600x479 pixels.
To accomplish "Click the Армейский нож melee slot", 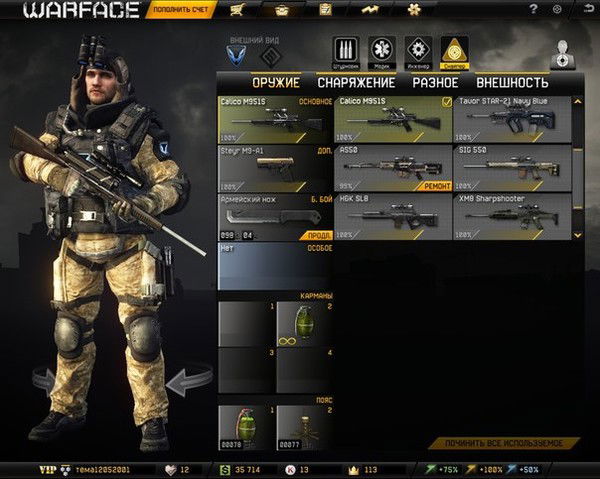I will [275, 218].
